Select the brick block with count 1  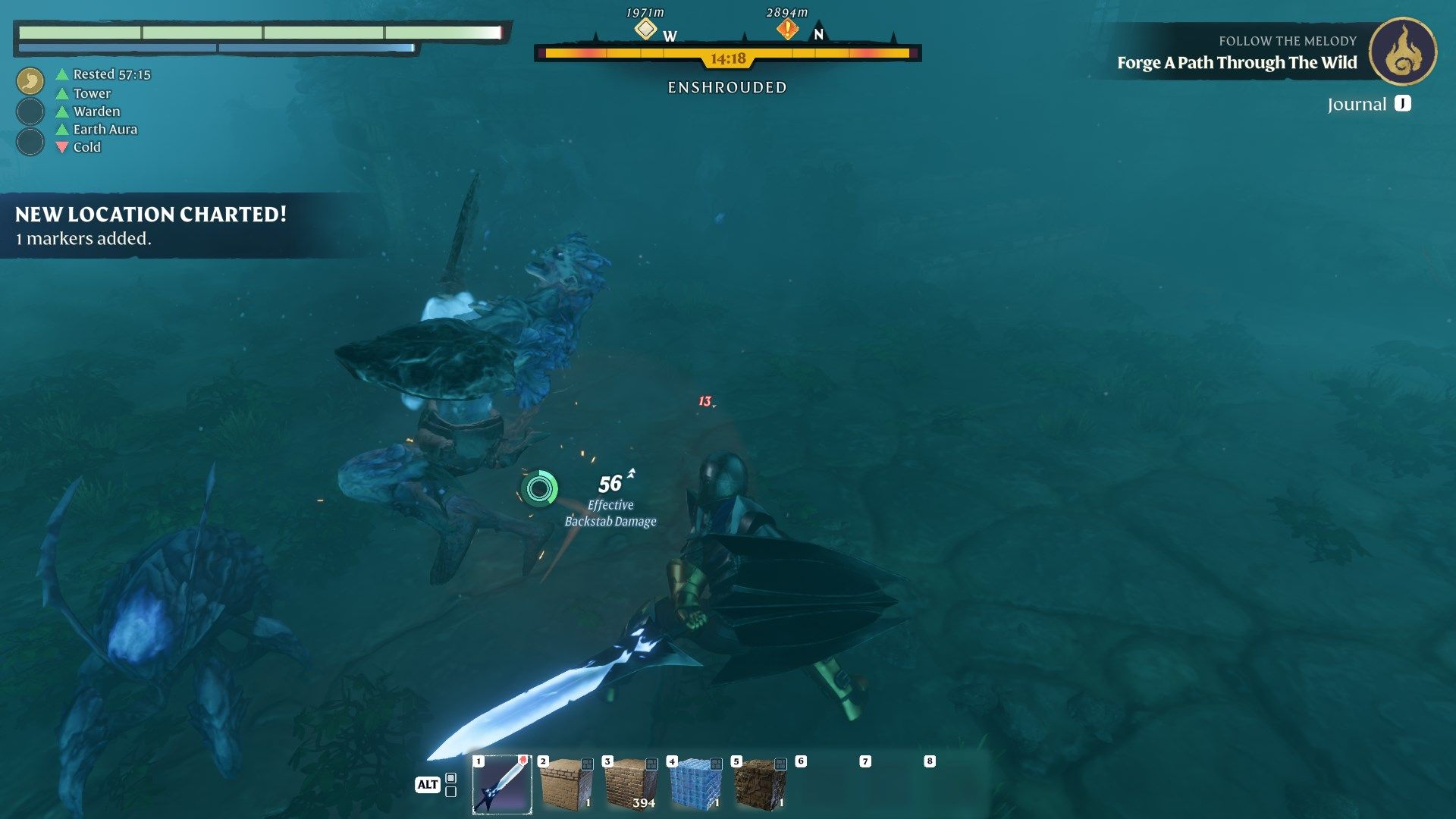click(566, 784)
